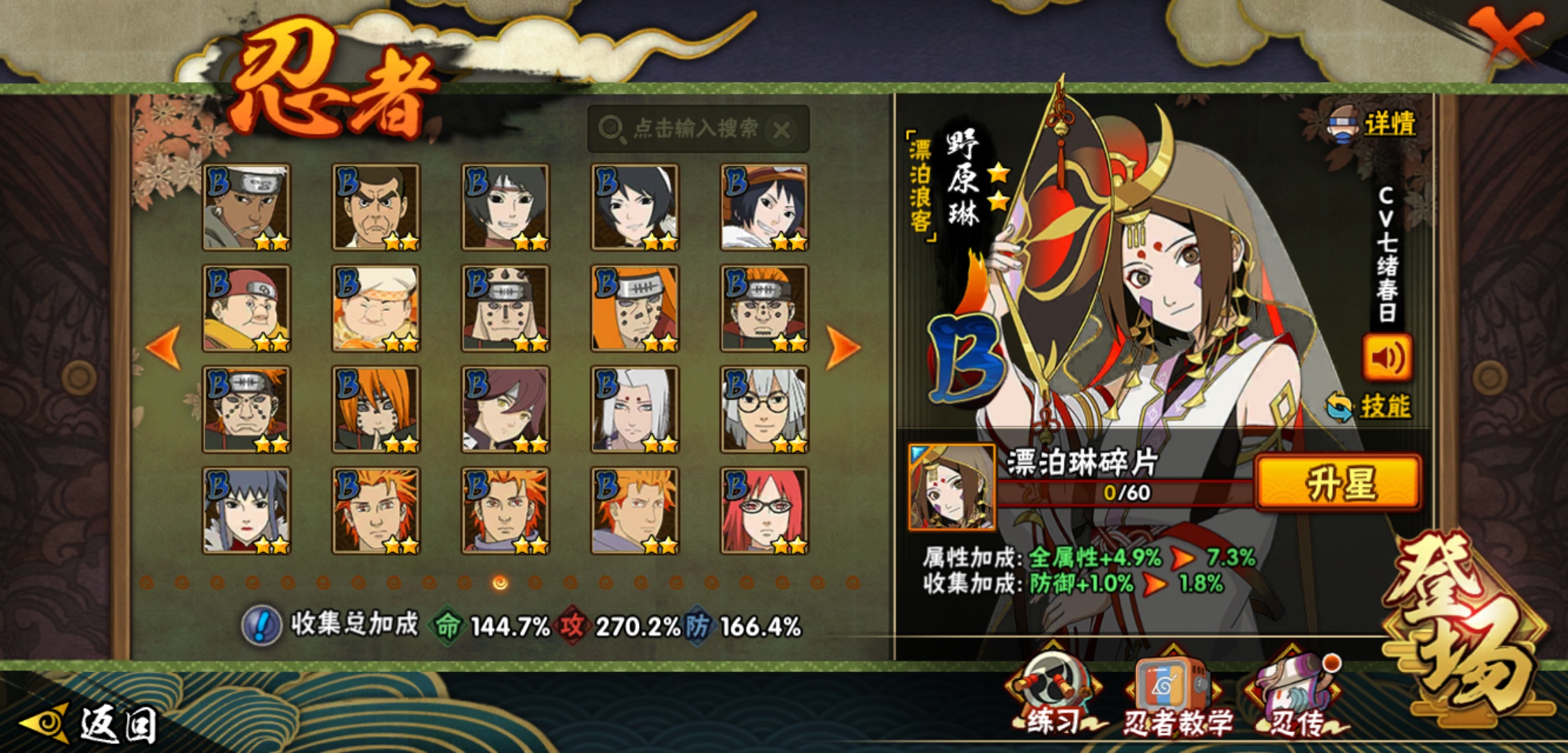Select the ninja with a cigarette
Screen dimensions: 1568x753
pyautogui.click(x=246, y=207)
